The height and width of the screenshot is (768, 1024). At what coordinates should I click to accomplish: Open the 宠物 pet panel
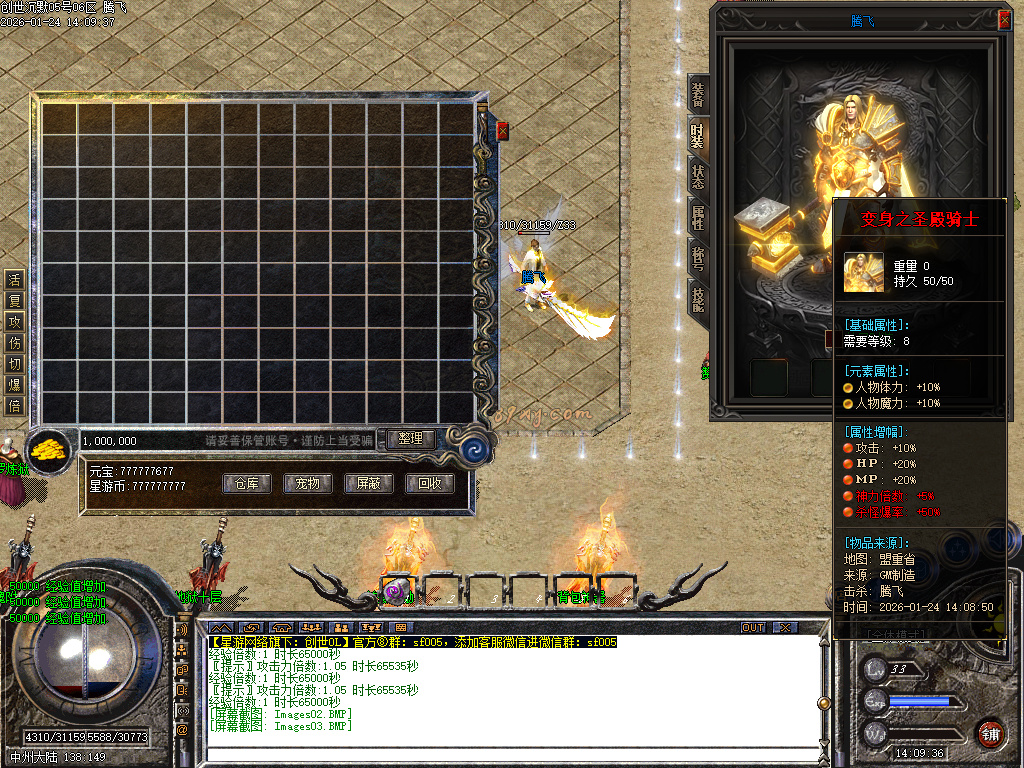pyautogui.click(x=307, y=484)
